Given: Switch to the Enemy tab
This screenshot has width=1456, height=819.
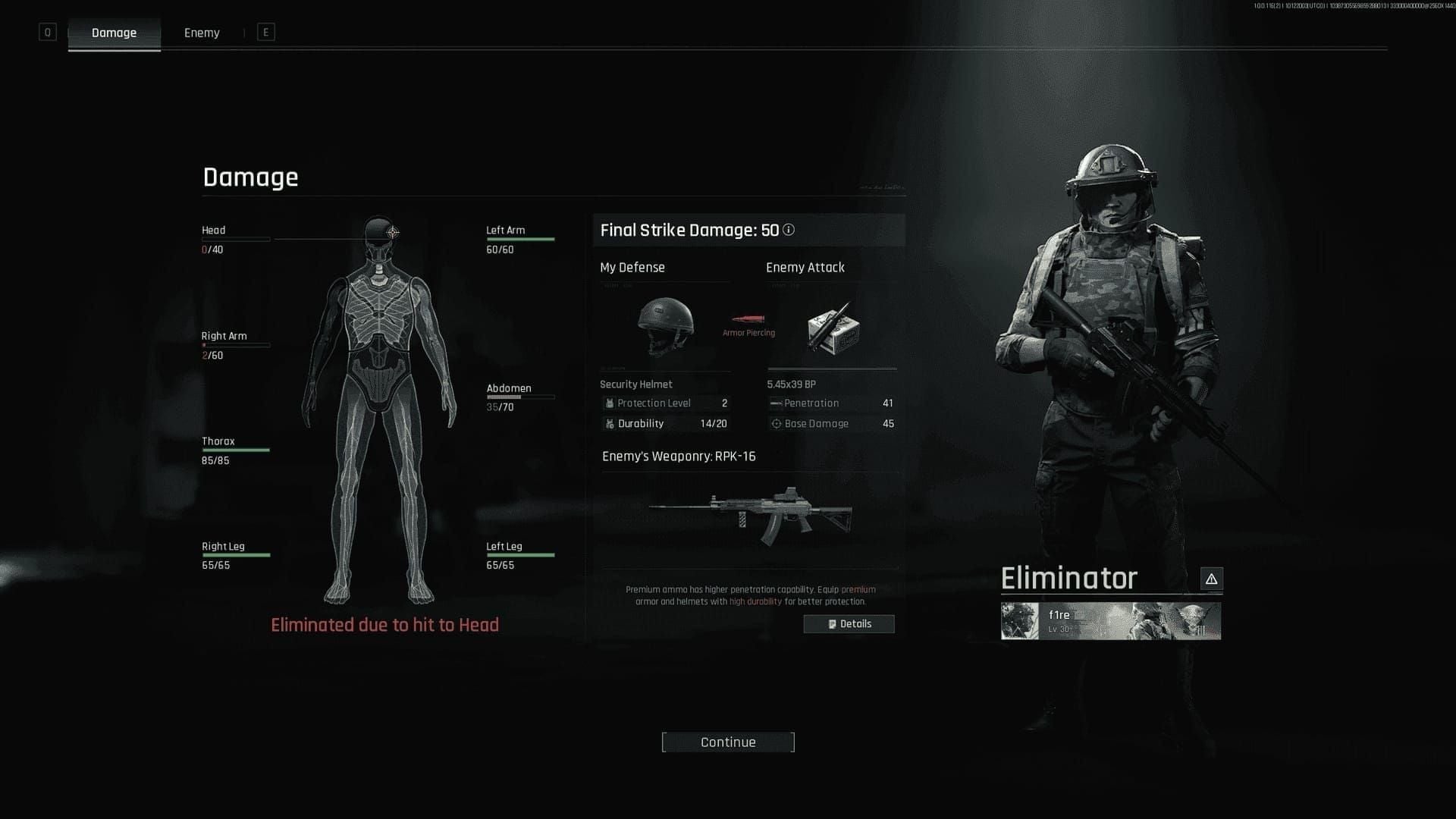Looking at the screenshot, I should [202, 33].
